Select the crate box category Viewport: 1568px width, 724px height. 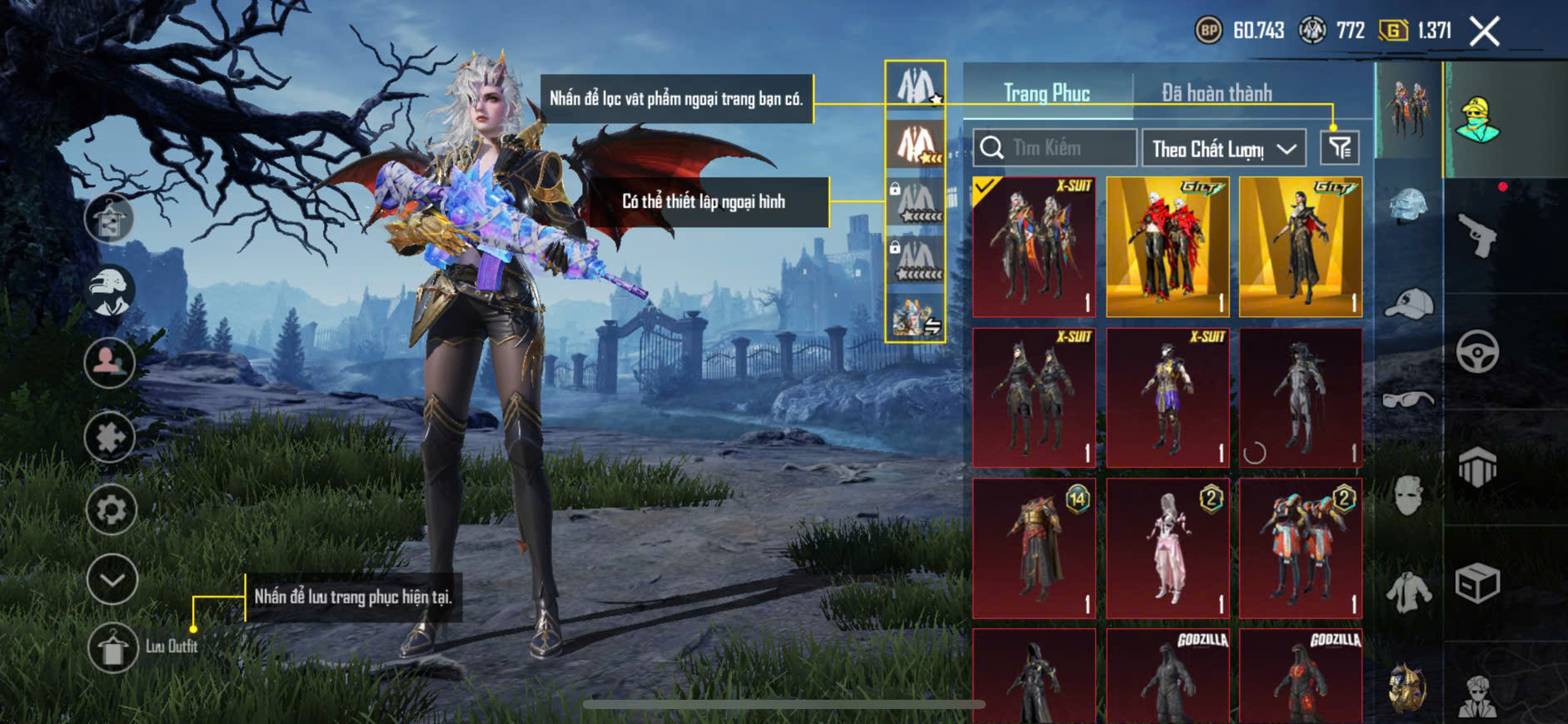click(x=1477, y=583)
